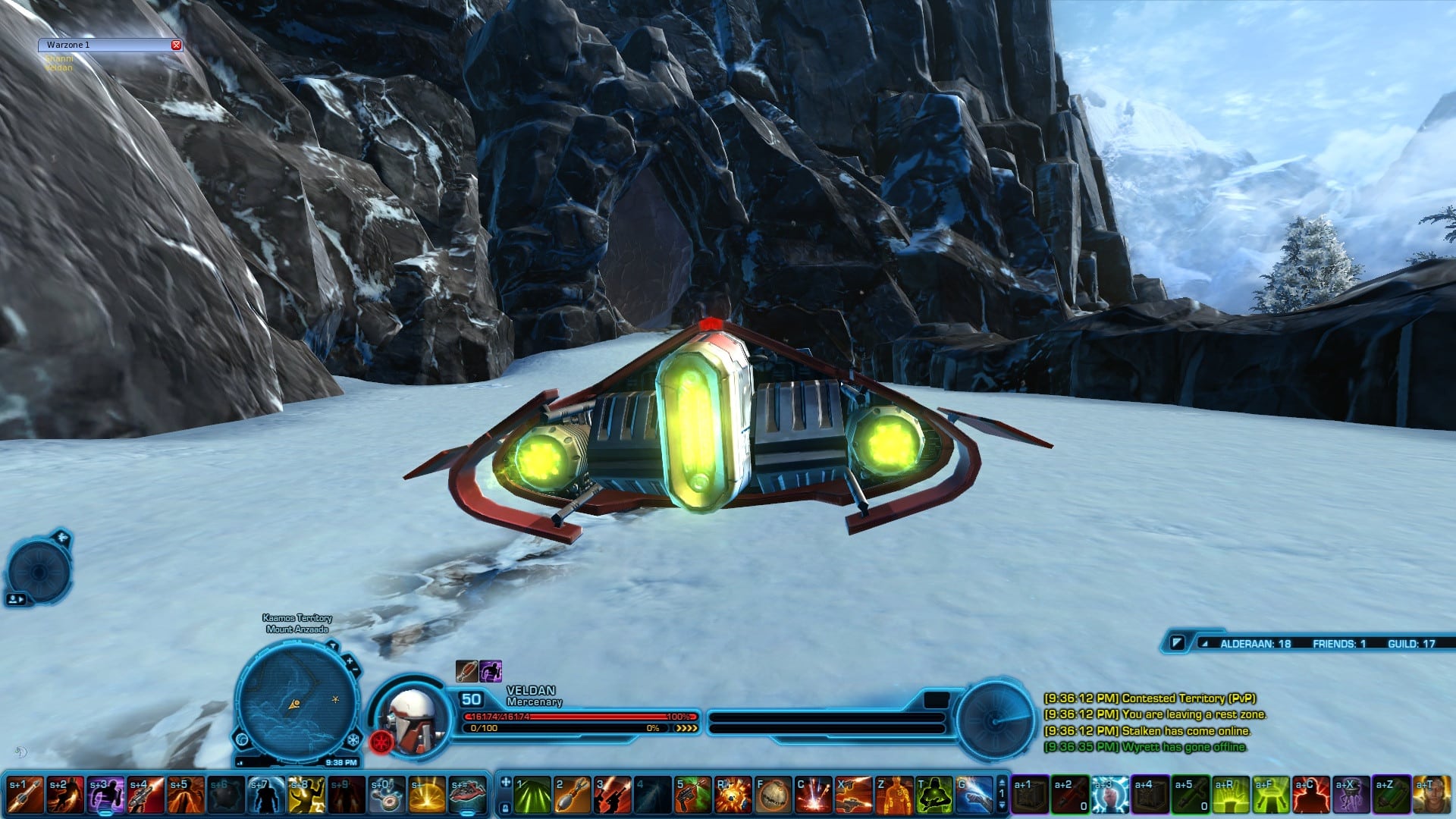Use the green rays ability in slot 1
1456x819 pixels.
pyautogui.click(x=532, y=795)
